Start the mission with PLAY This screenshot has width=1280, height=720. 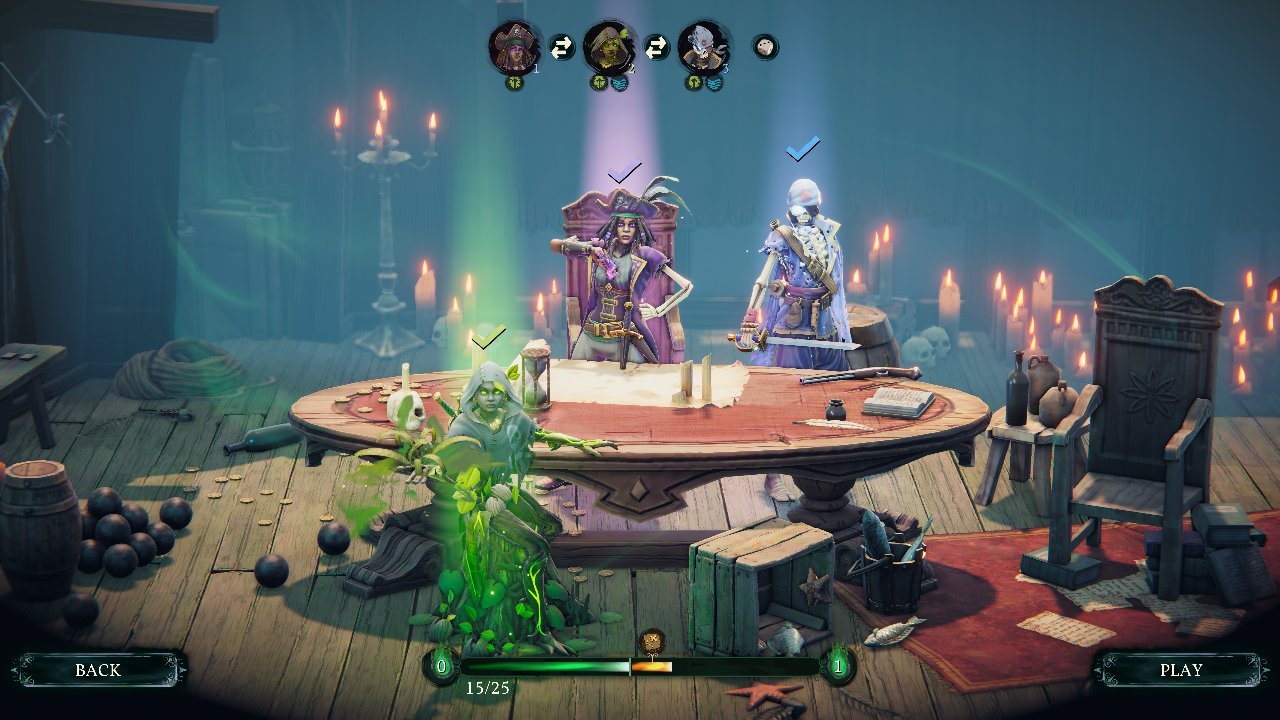pos(1180,670)
